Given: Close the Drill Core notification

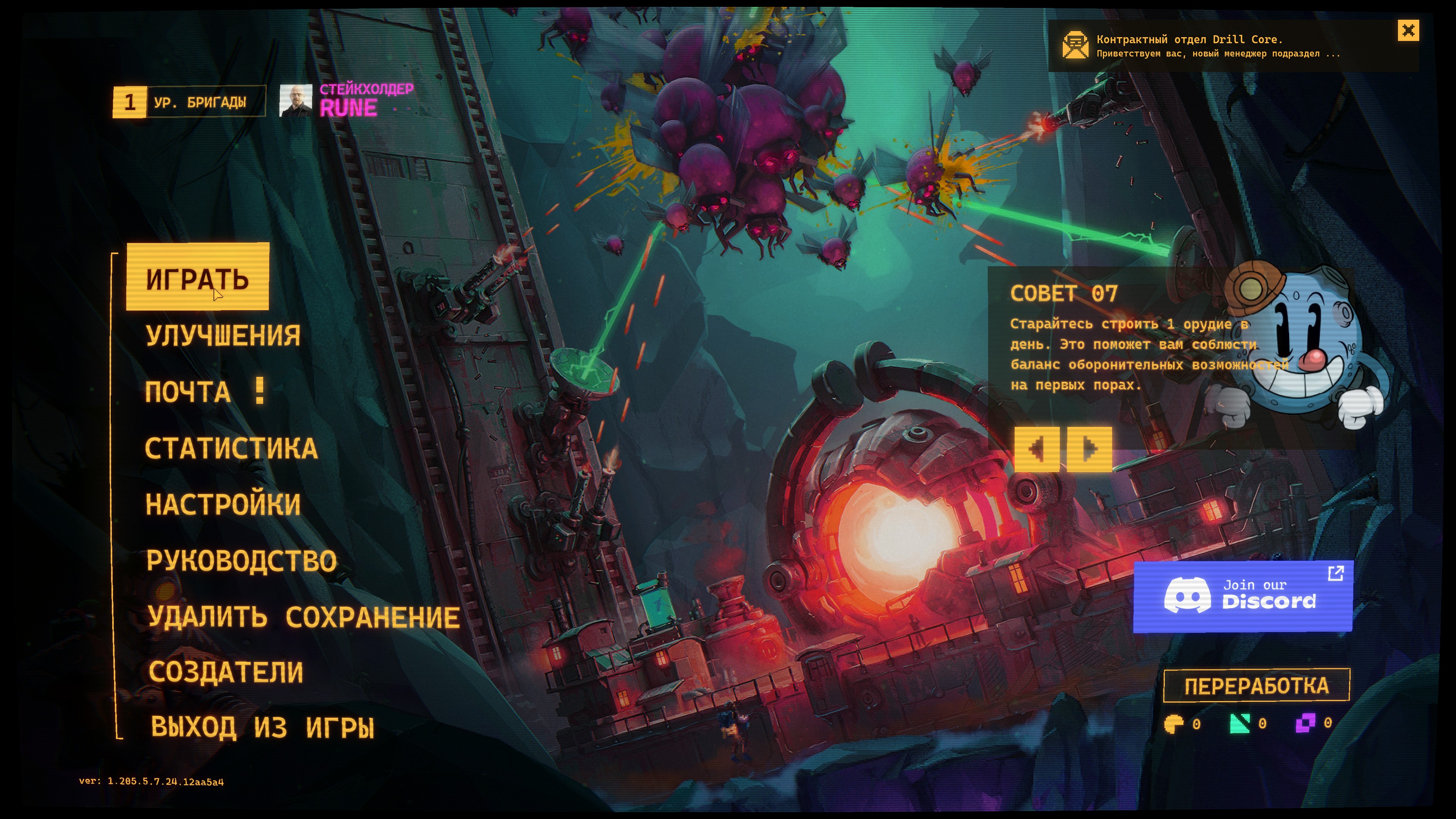Looking at the screenshot, I should (1408, 30).
